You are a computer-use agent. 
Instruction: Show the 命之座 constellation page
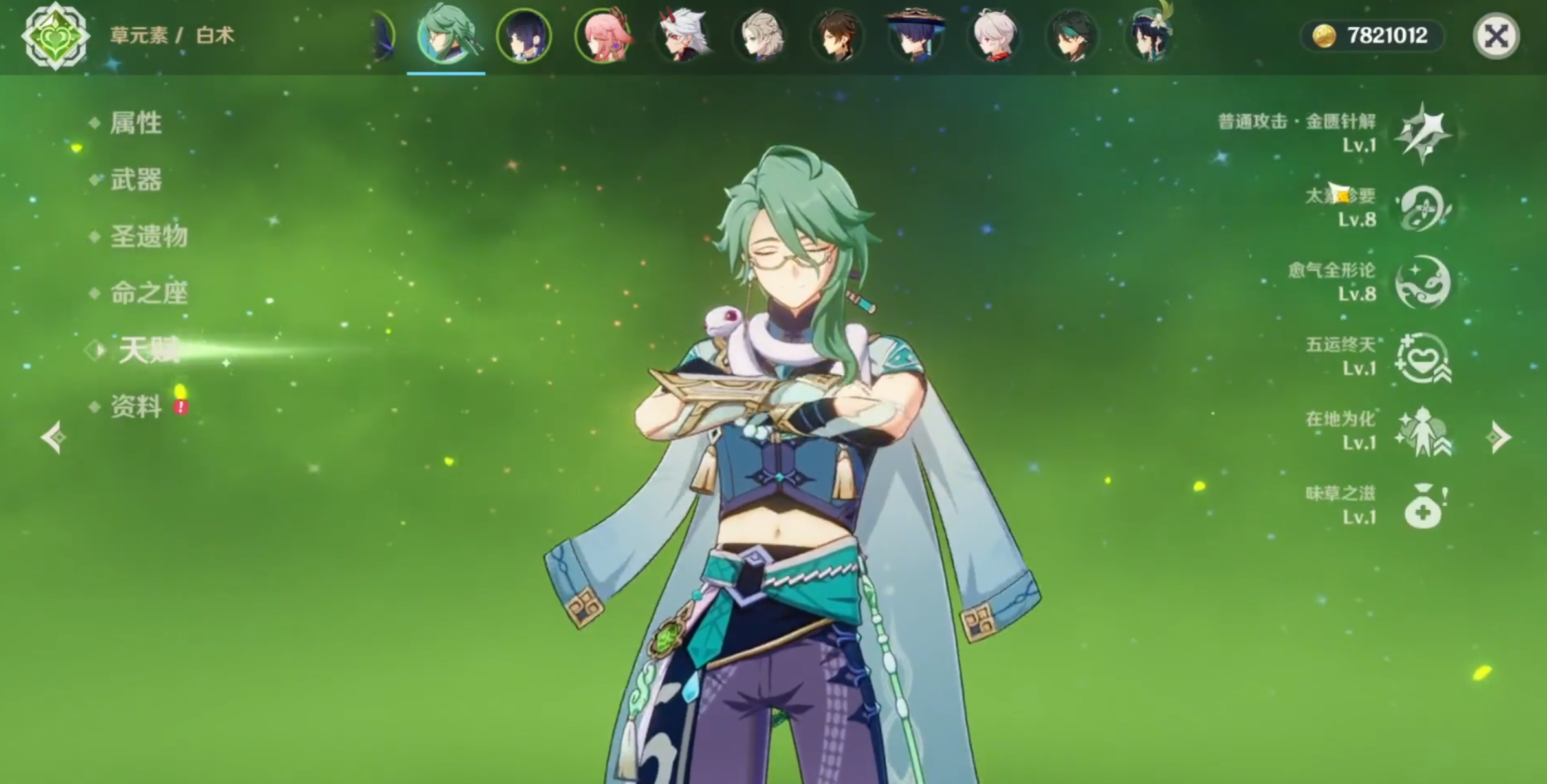click(148, 294)
